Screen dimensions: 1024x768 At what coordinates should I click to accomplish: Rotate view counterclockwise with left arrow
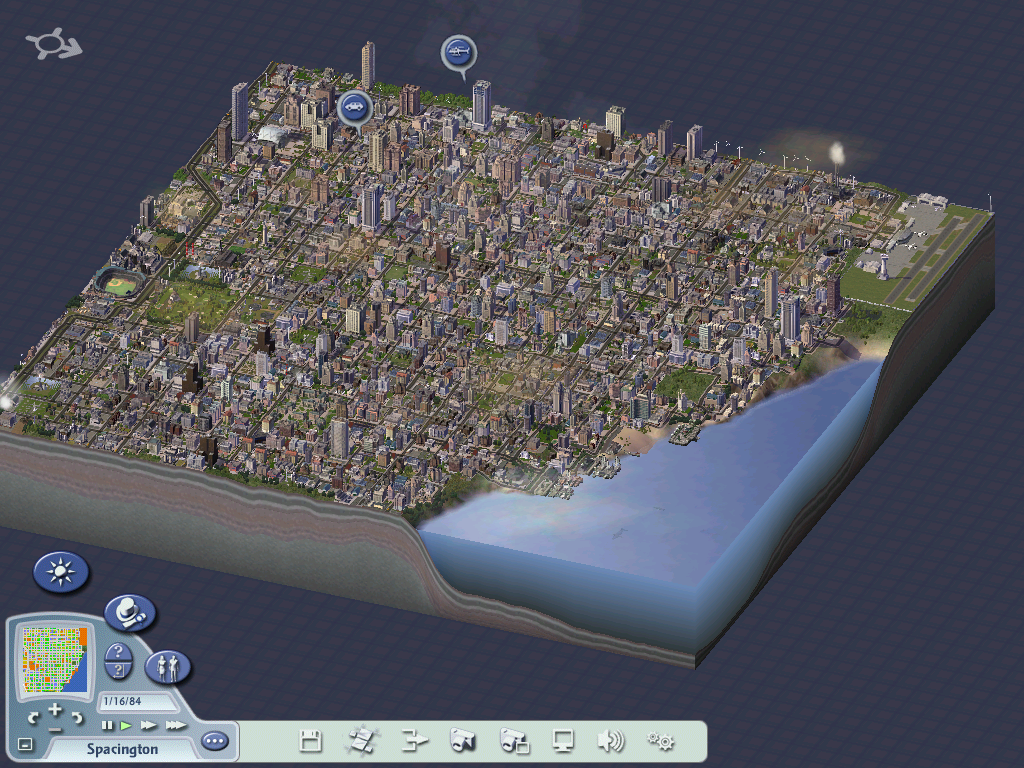coord(34,718)
